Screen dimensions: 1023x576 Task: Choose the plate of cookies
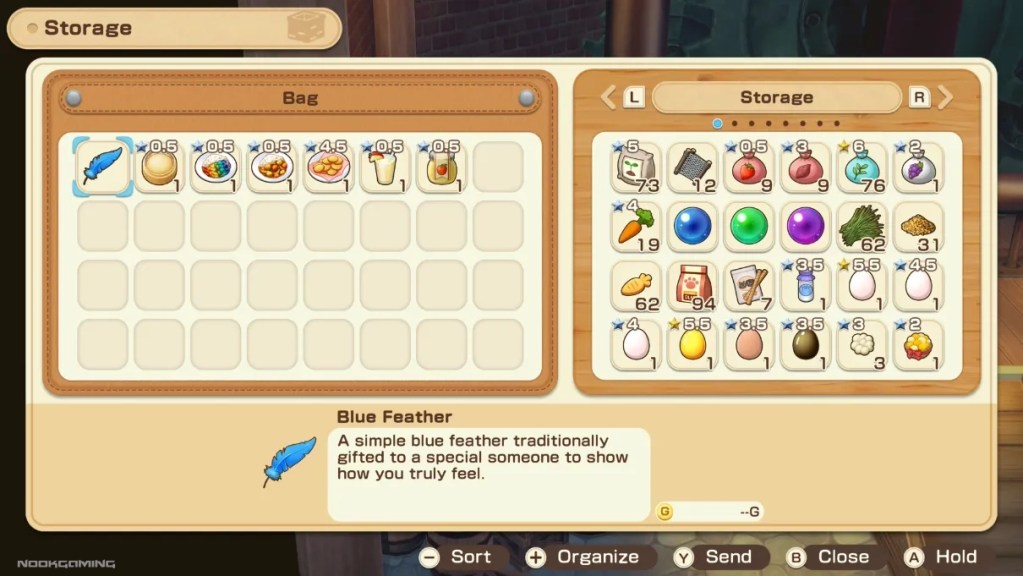tap(328, 167)
